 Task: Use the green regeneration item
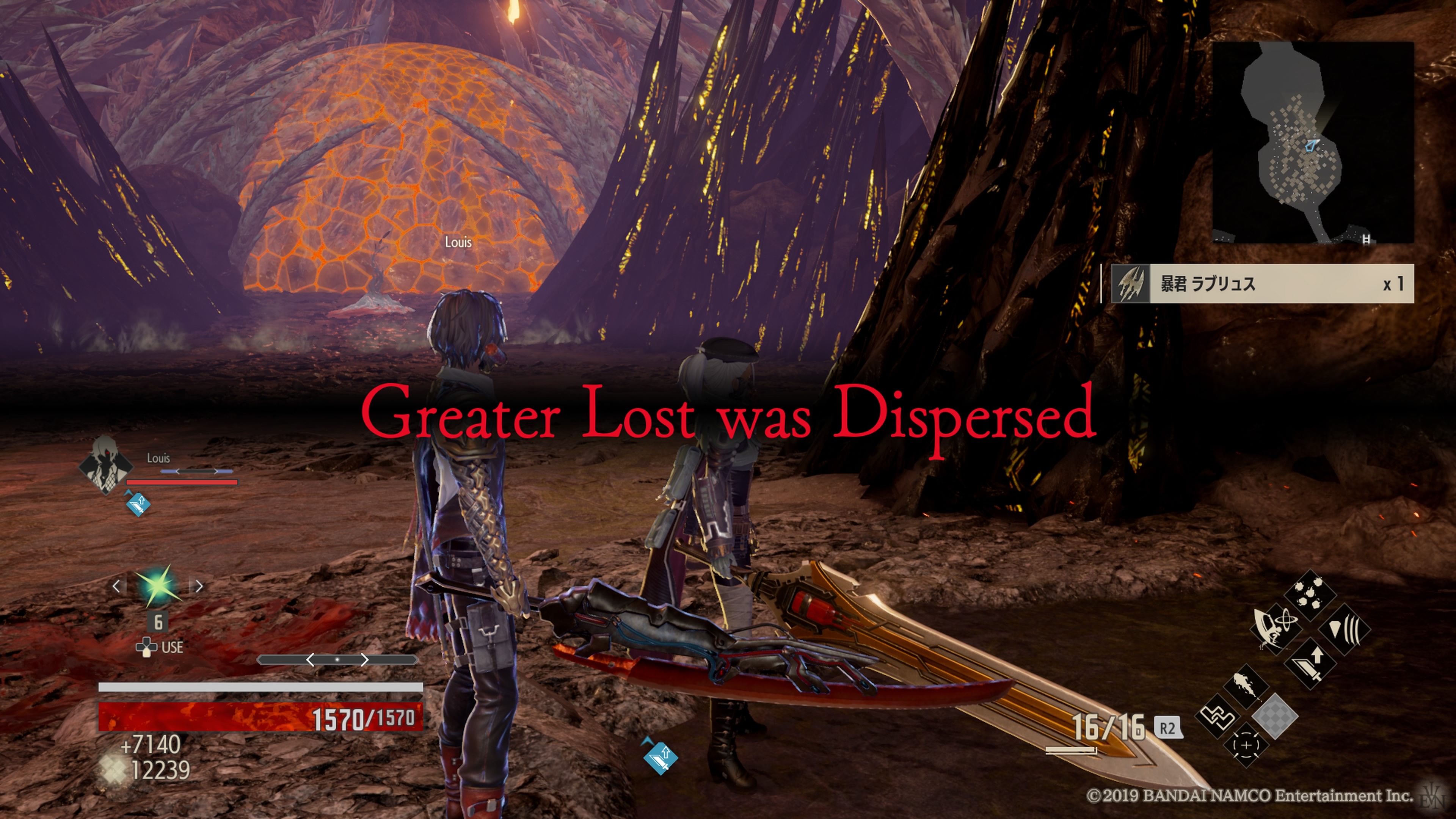(x=158, y=585)
